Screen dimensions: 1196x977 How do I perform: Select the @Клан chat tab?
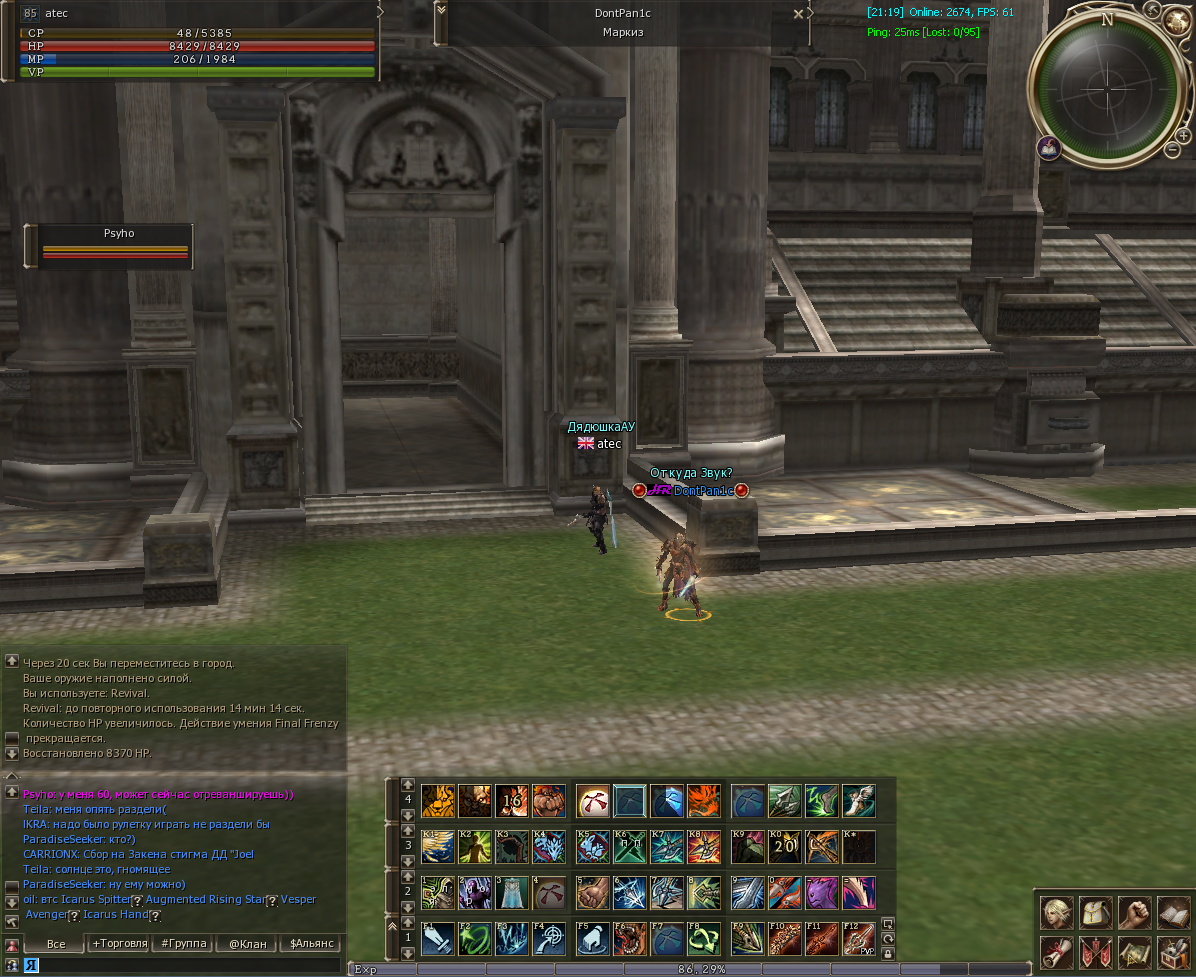pyautogui.click(x=247, y=943)
